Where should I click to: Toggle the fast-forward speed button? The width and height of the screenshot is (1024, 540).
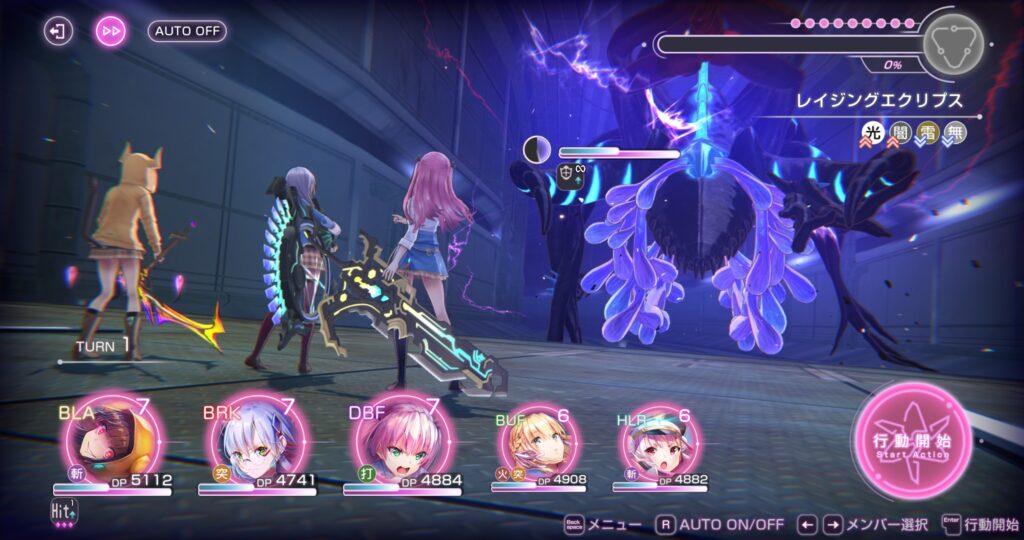click(x=111, y=31)
